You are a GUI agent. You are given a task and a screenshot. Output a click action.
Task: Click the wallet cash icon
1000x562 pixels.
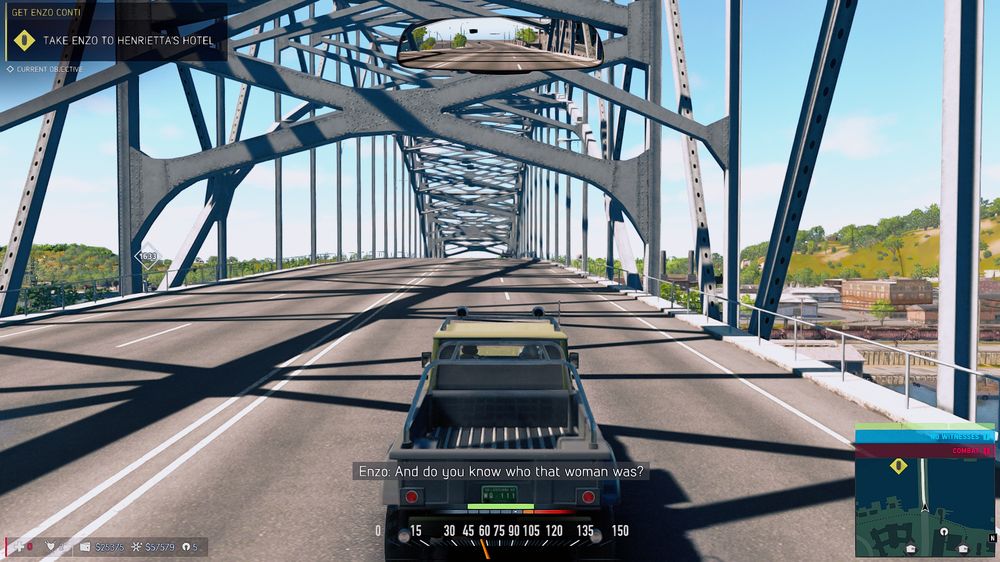[86, 547]
